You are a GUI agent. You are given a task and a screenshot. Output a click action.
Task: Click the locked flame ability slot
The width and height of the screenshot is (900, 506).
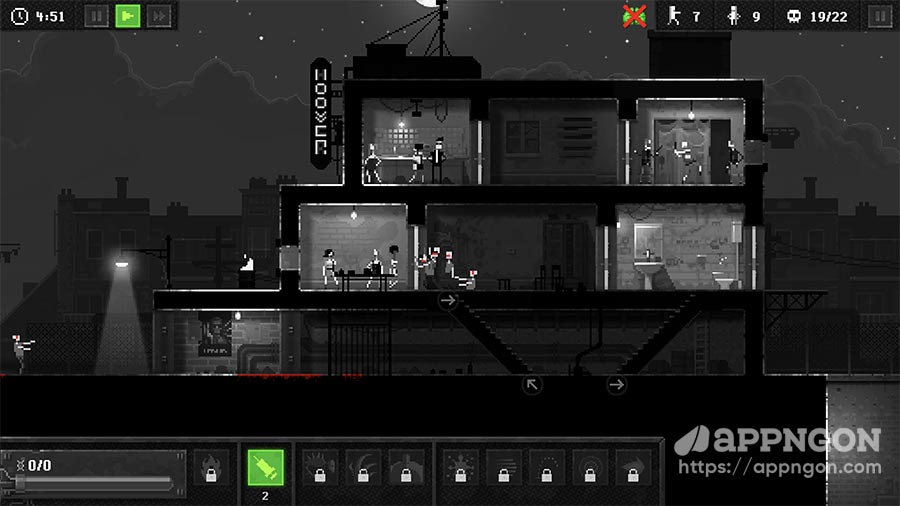[x=210, y=468]
